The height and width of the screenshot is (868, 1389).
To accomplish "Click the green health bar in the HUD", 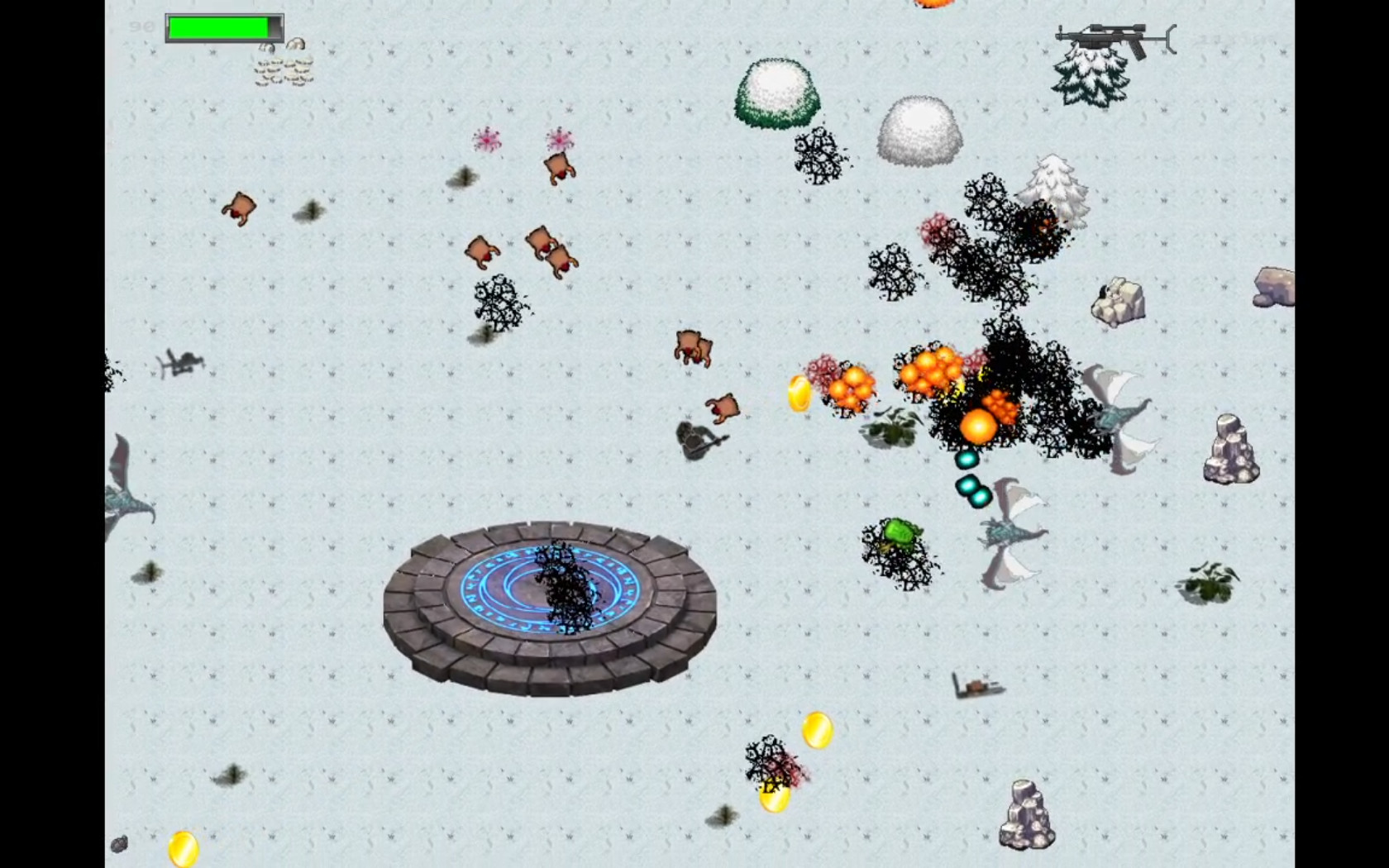I will pos(220,27).
